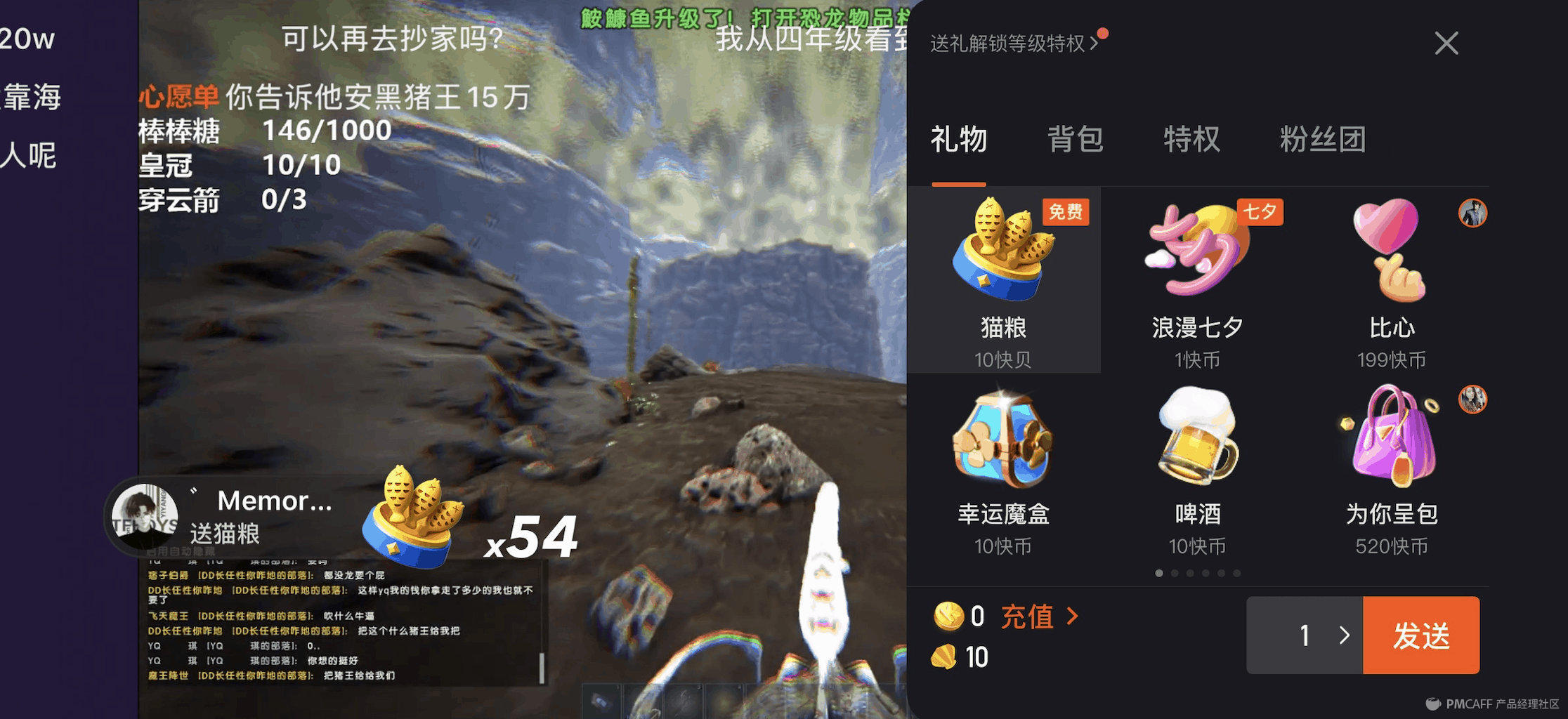Open the avatar badge on 比心 gift
1568x719 pixels.
click(x=1473, y=214)
